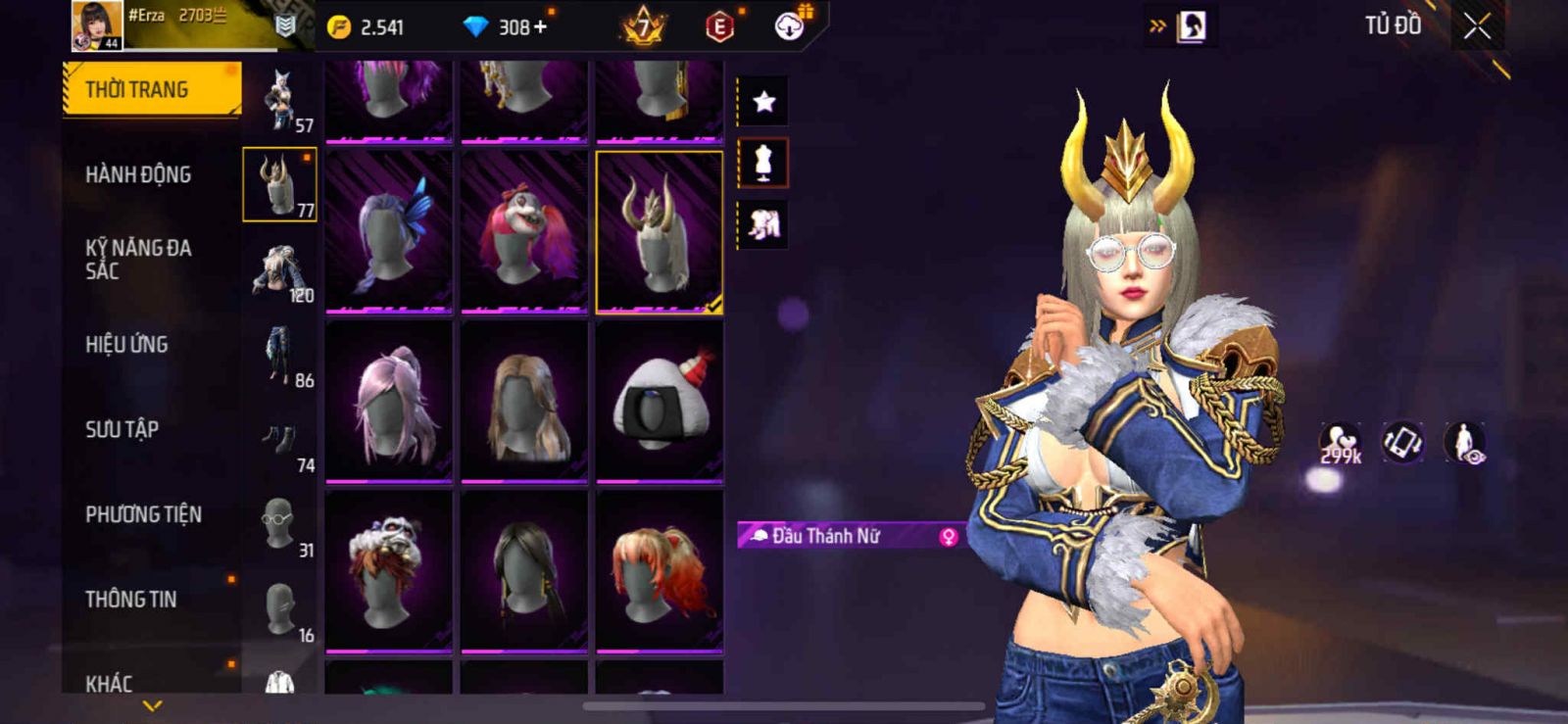
Task: Show favorites with the star button
Action: pos(763,101)
